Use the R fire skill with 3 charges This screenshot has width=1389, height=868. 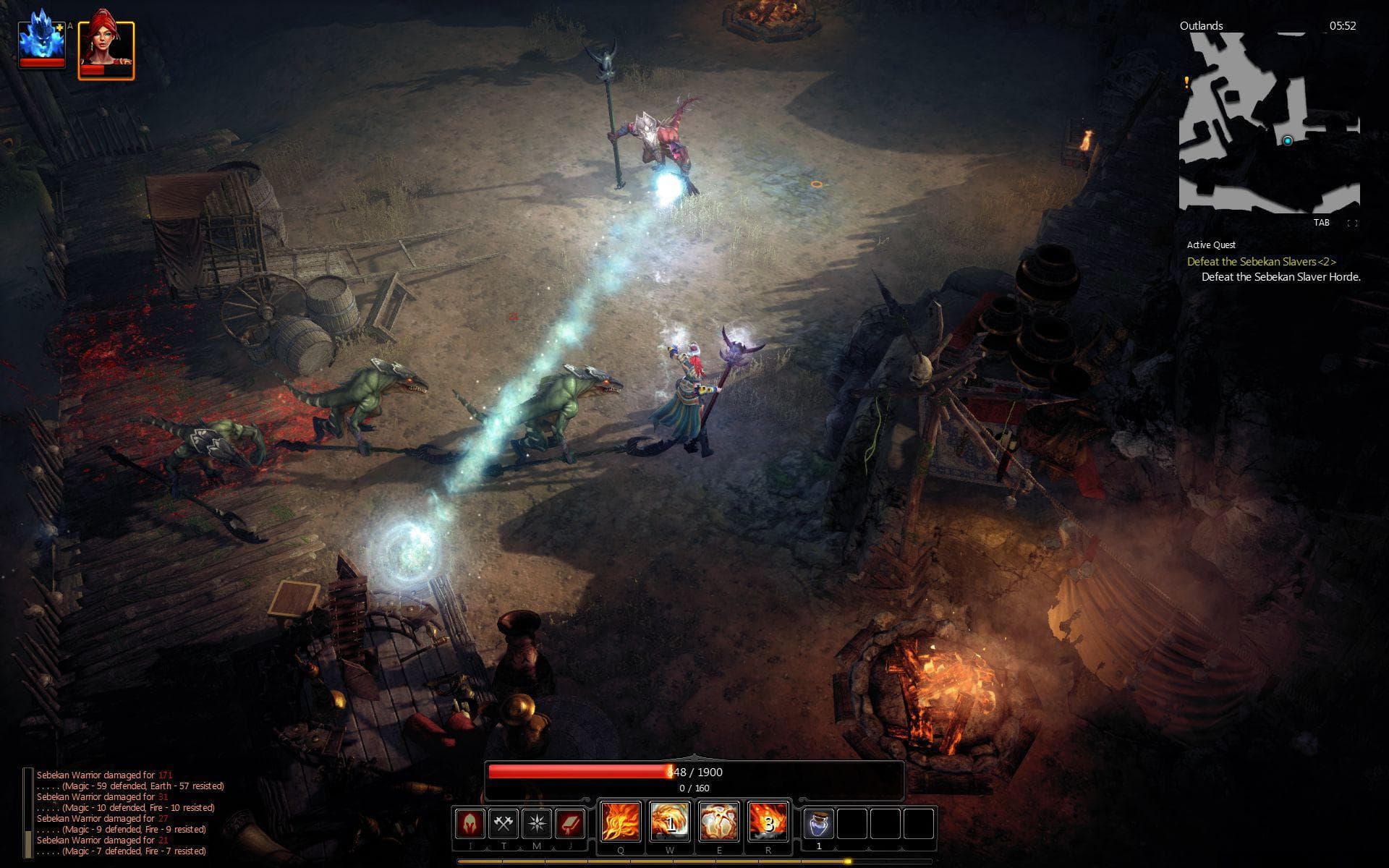(768, 822)
